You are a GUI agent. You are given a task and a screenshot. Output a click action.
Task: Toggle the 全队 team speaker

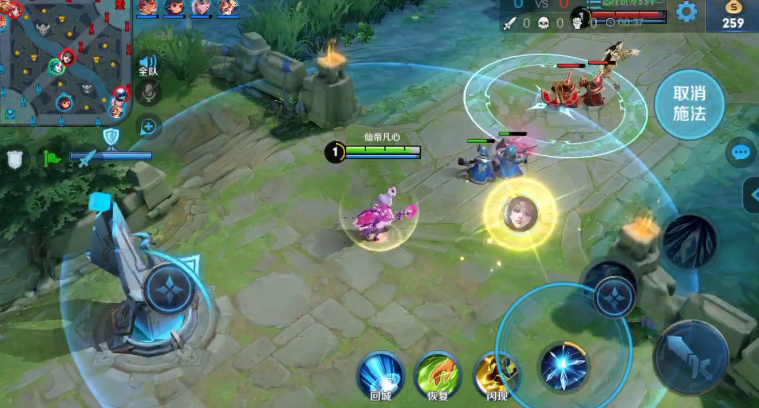pyautogui.click(x=148, y=66)
